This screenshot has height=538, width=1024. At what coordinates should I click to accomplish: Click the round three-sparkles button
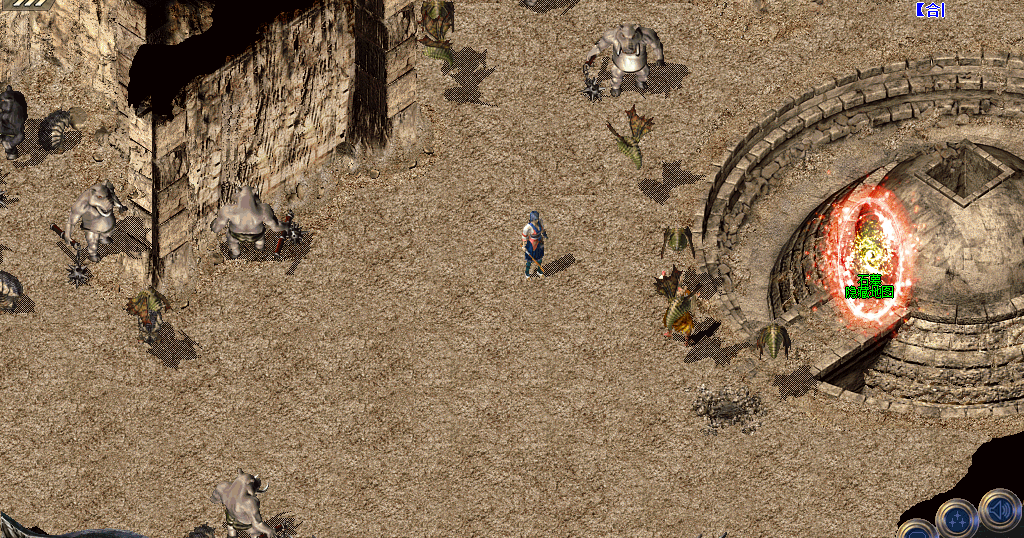pos(957,519)
